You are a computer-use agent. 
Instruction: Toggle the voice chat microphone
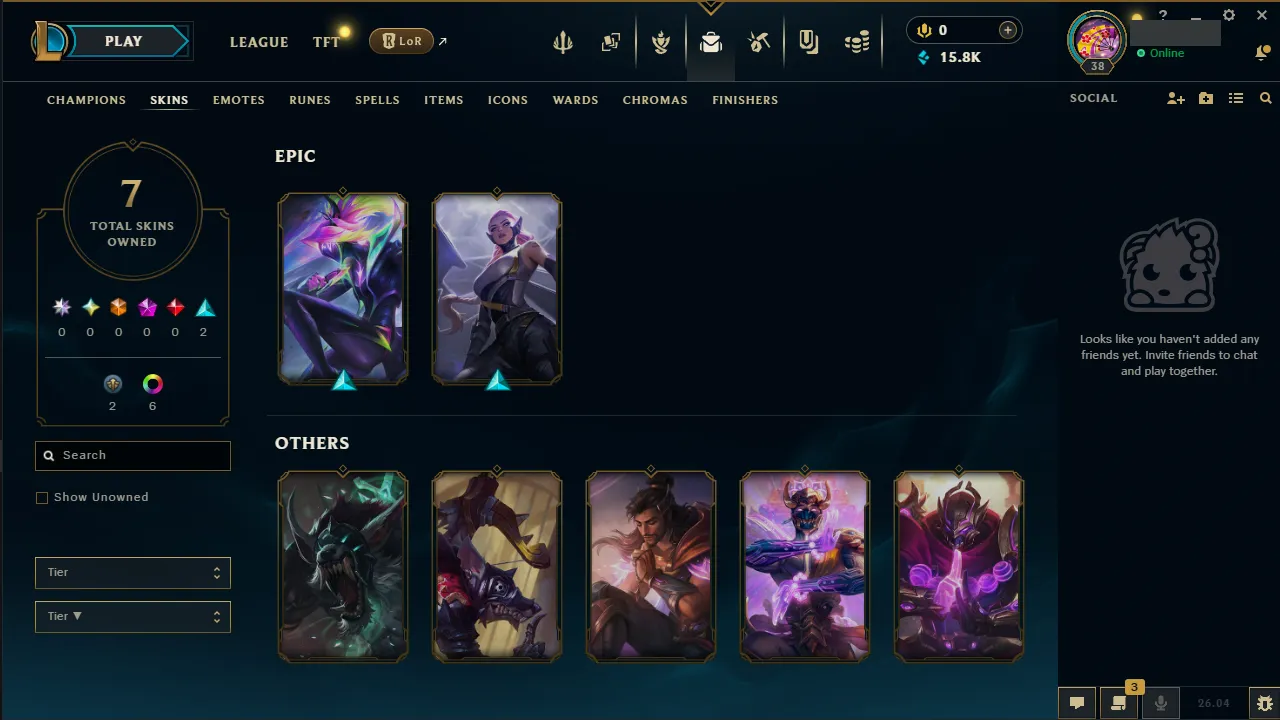pyautogui.click(x=1161, y=703)
